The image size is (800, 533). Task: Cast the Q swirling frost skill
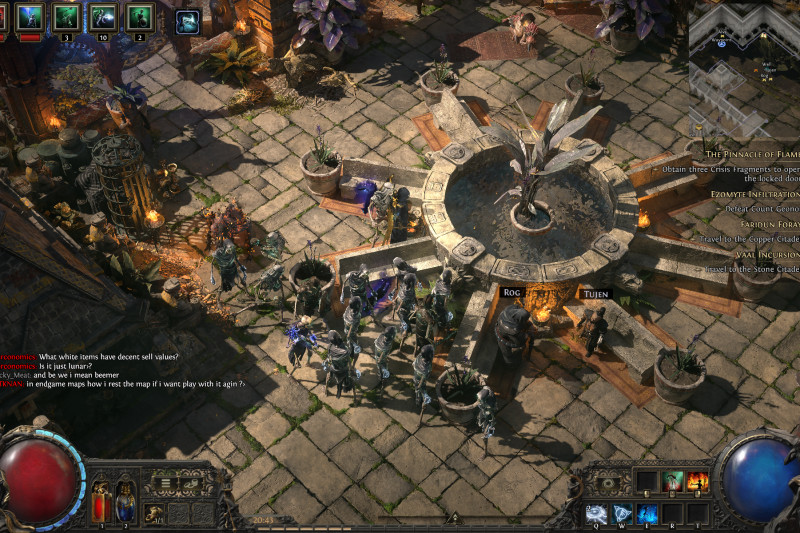[596, 514]
